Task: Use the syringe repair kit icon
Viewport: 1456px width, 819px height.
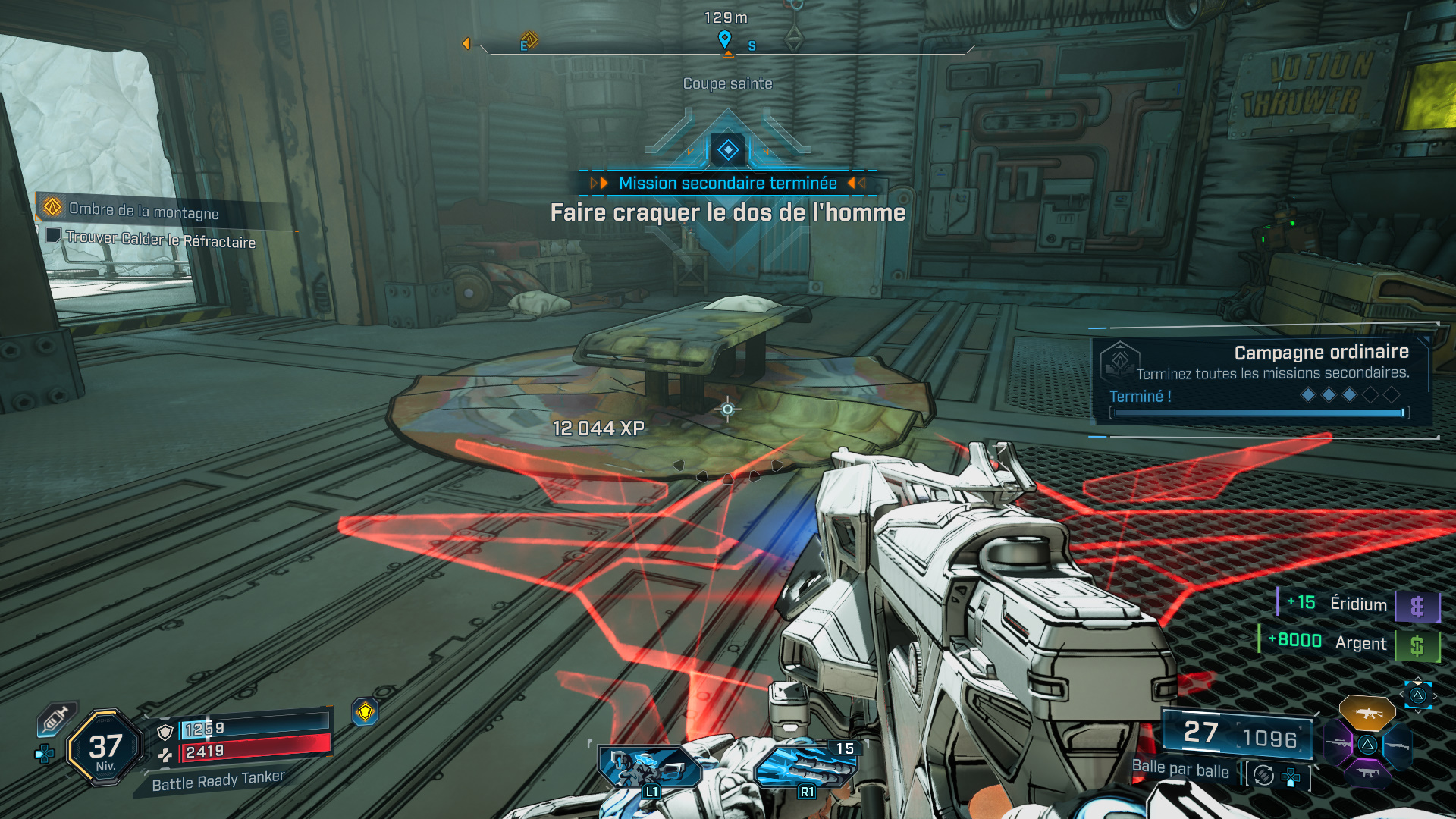Action: (56, 718)
